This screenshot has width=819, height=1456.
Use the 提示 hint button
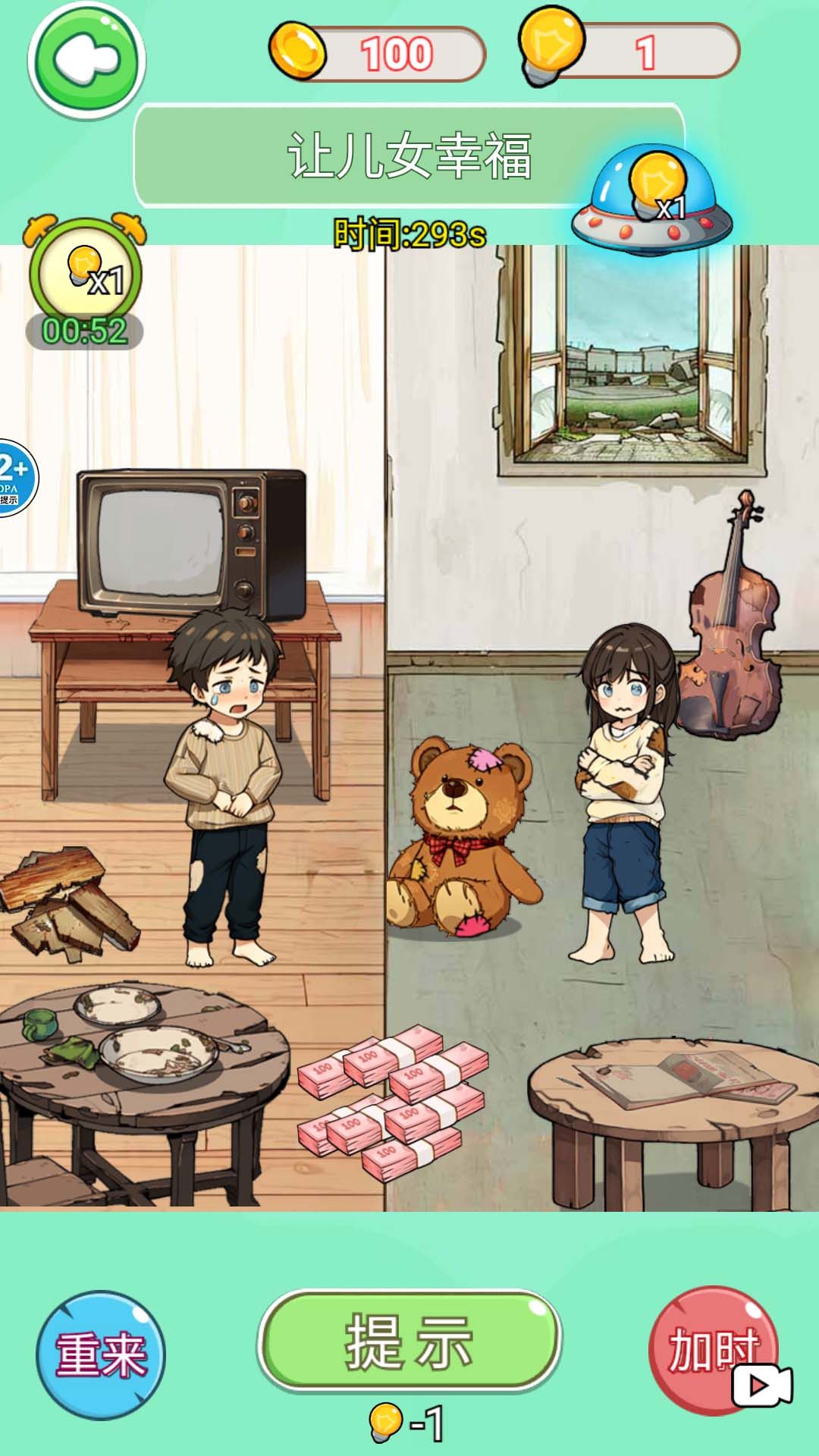(409, 1341)
